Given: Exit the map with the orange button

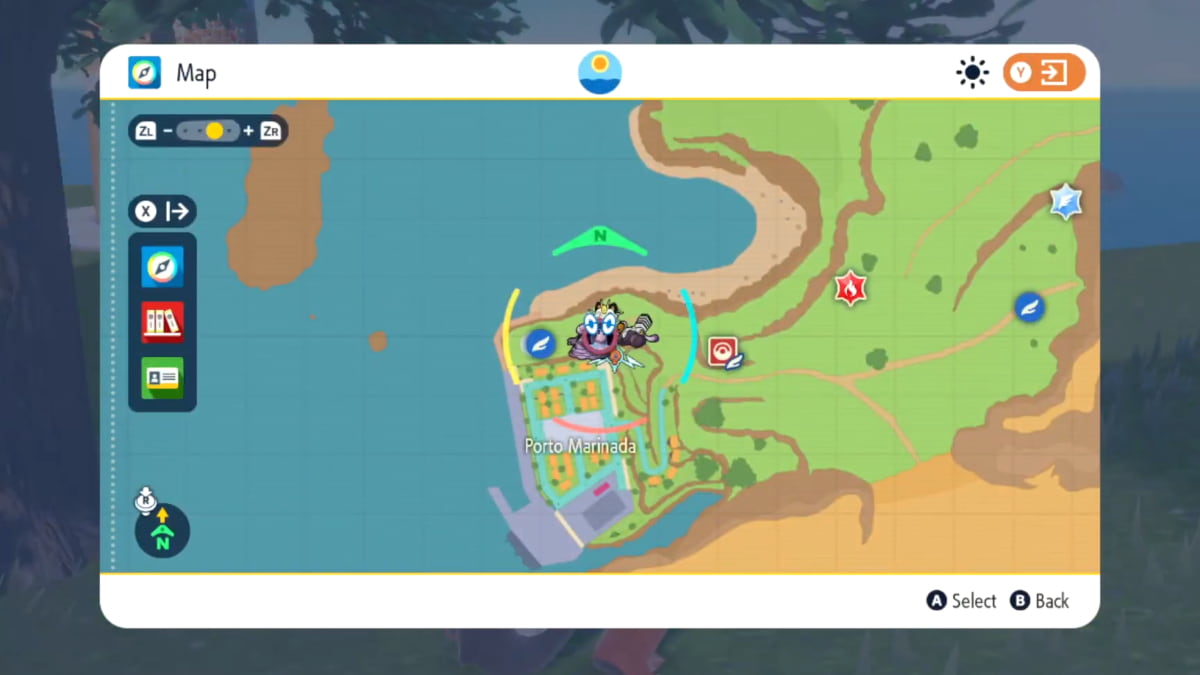Looking at the screenshot, I should tap(1044, 73).
